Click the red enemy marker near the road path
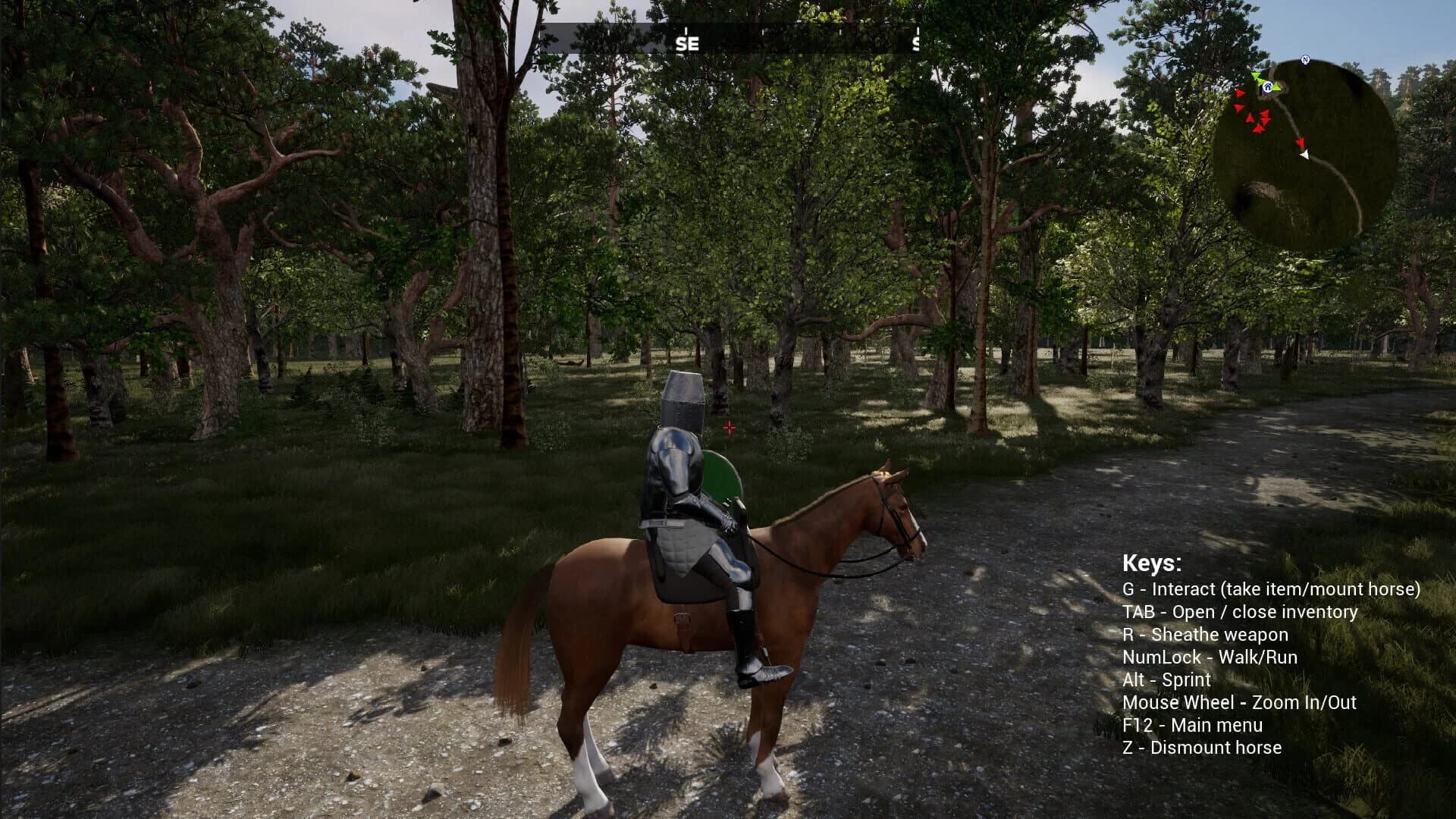1456x819 pixels. click(x=1301, y=142)
